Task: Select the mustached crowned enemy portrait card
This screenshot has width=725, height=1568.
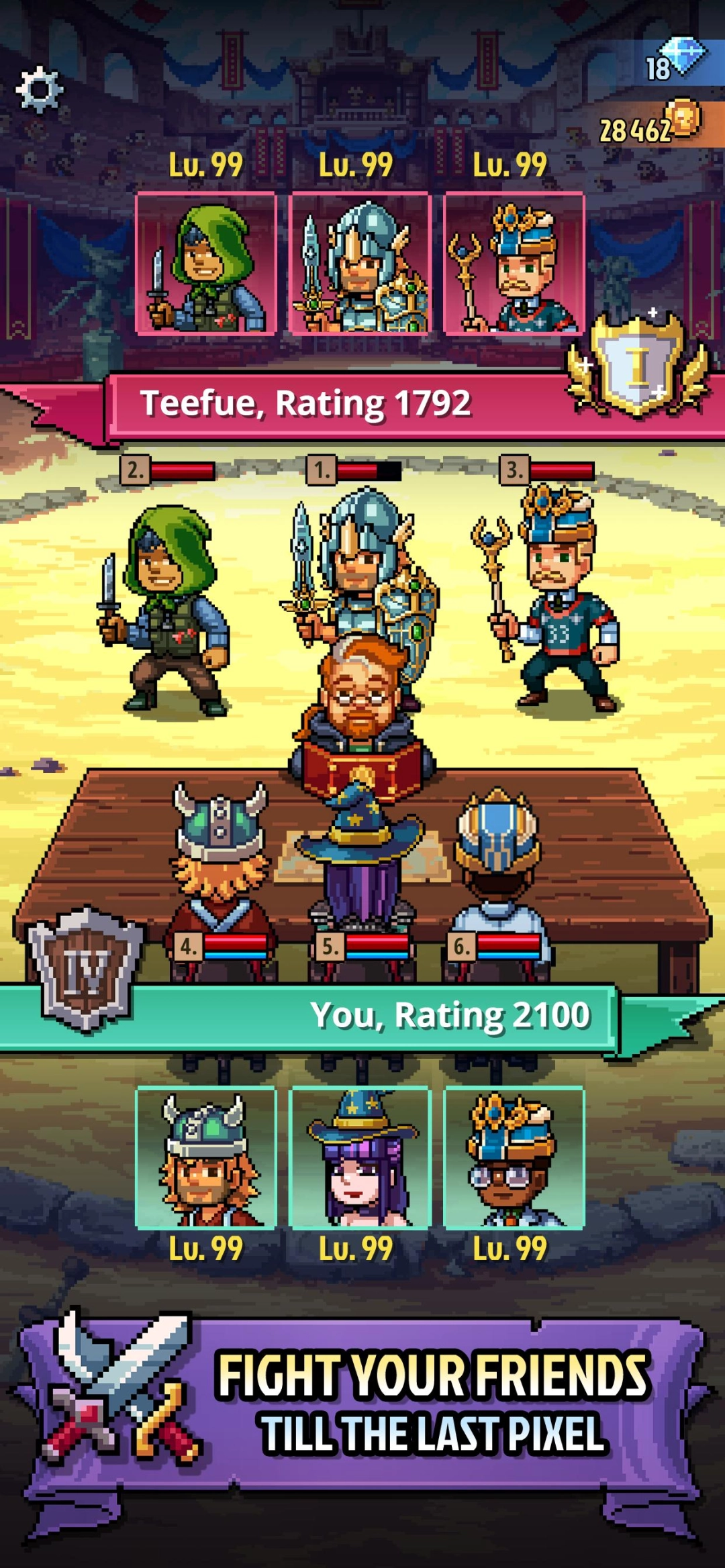Action: (x=514, y=264)
